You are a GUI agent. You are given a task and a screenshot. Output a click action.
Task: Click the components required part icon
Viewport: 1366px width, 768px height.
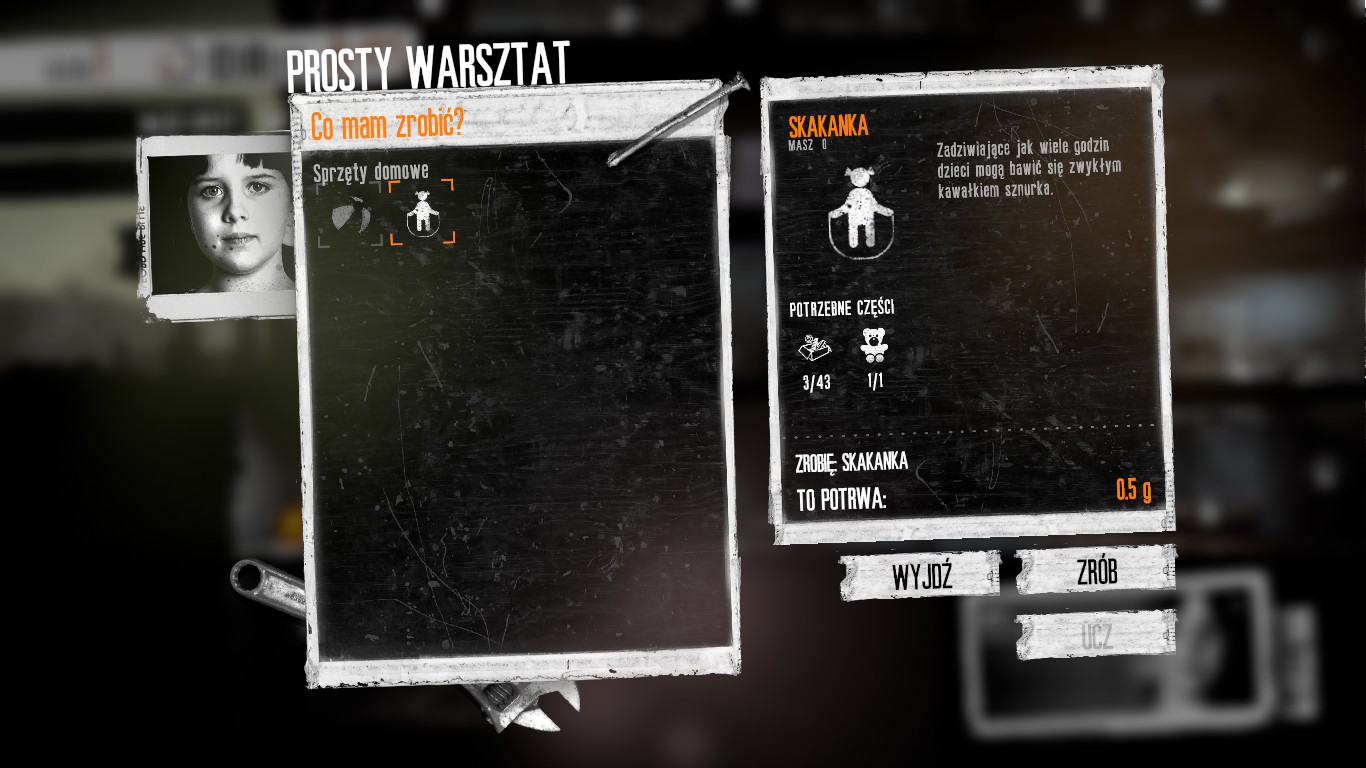816,348
